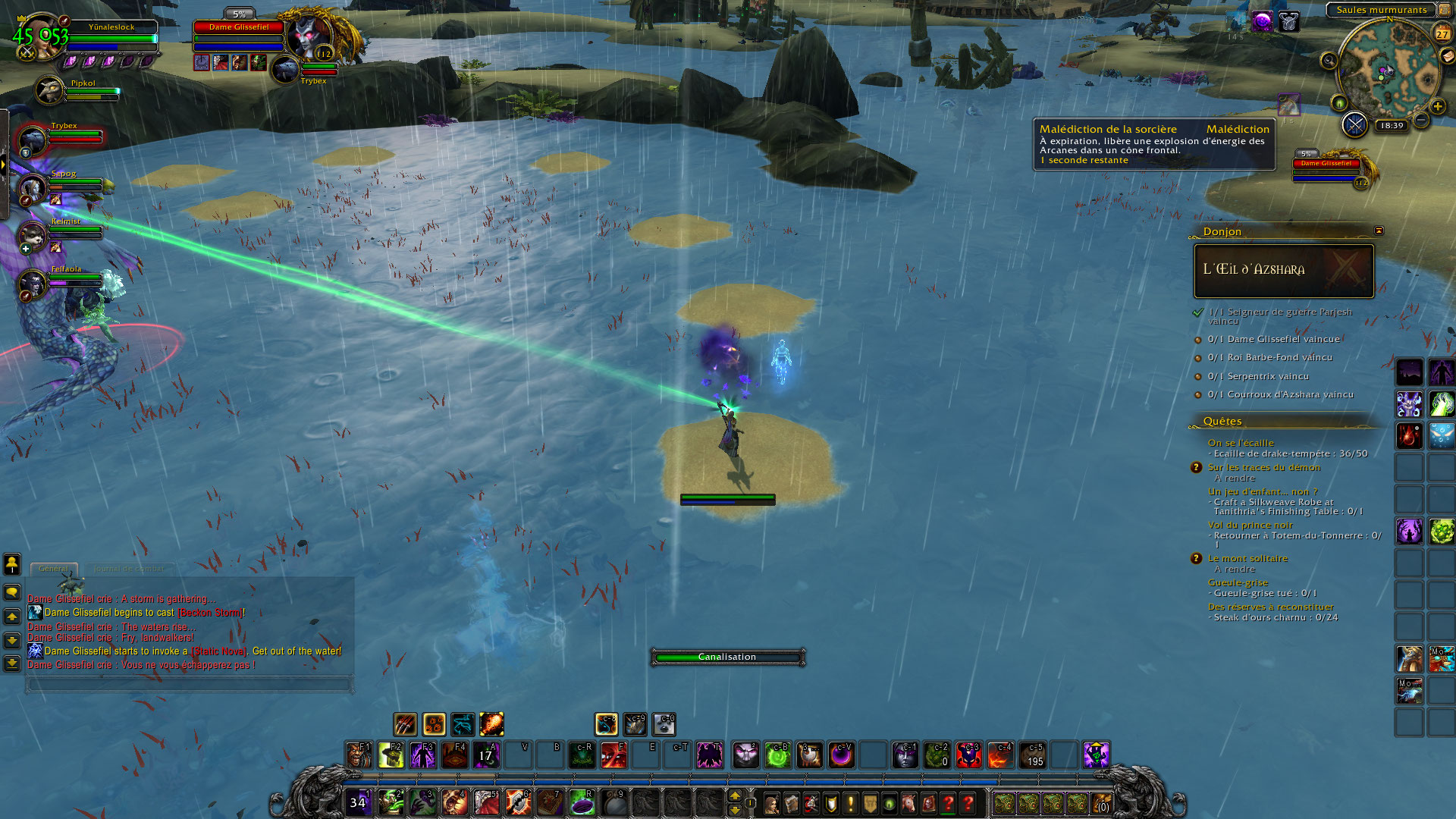The image size is (1456, 819).
Task: Use the action slot bound to F2
Action: [x=391, y=755]
